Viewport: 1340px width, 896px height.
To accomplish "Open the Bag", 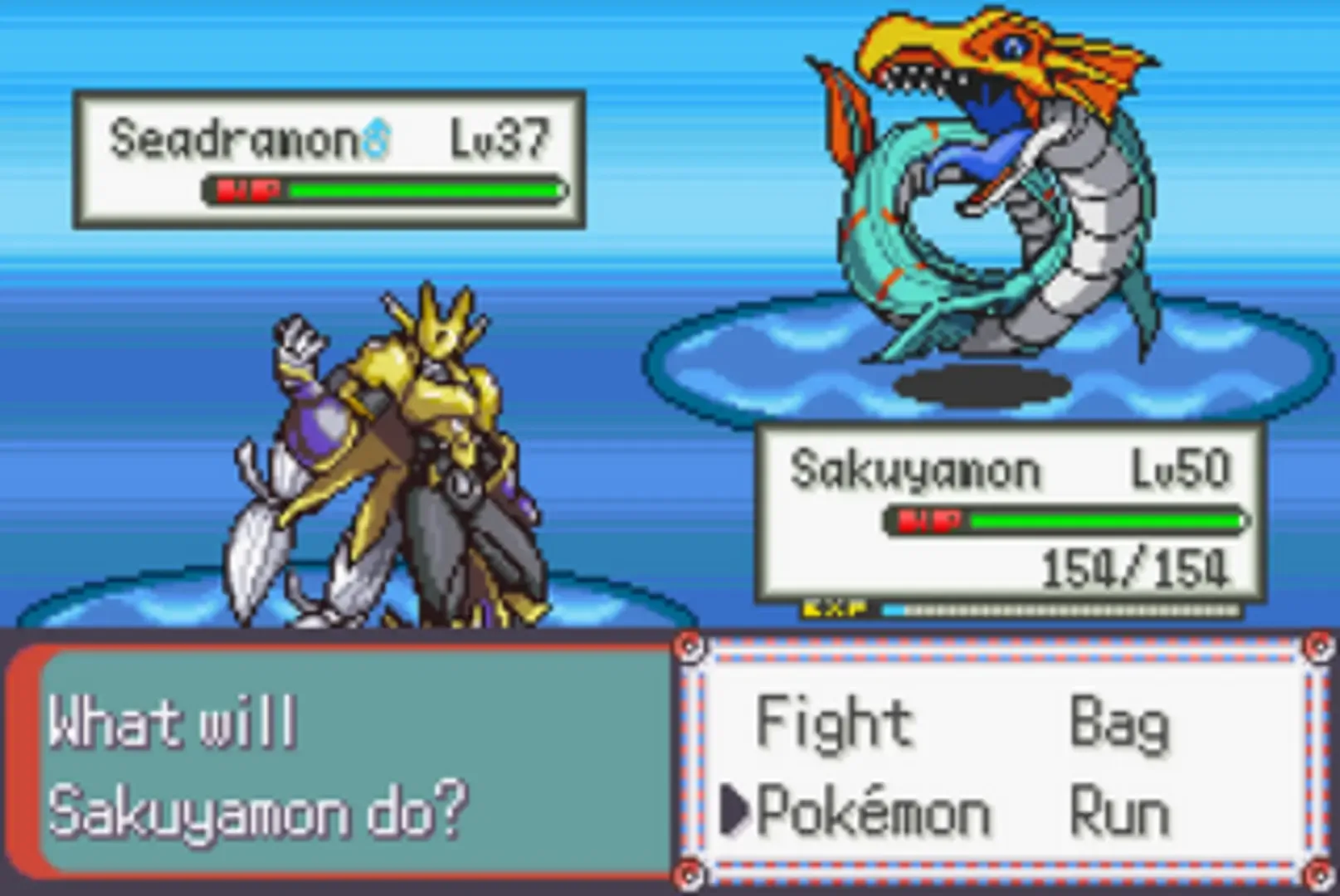I will [x=1120, y=722].
